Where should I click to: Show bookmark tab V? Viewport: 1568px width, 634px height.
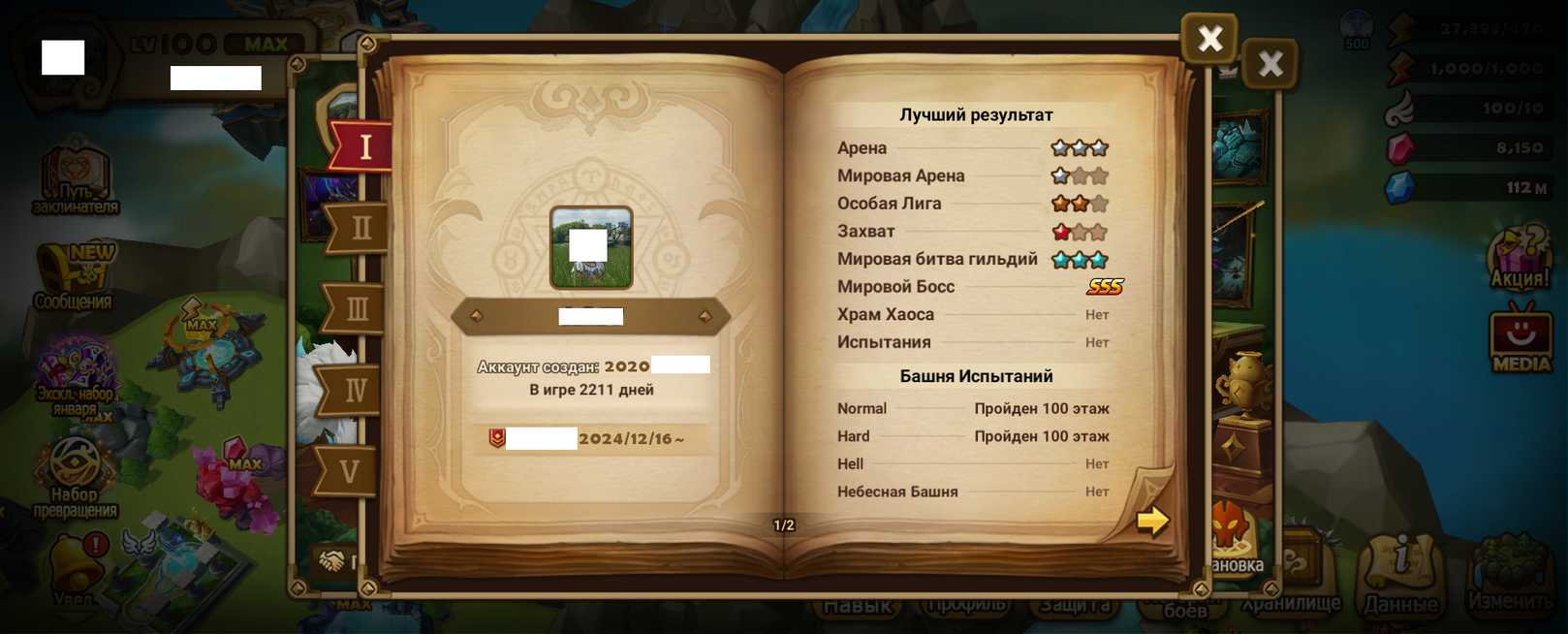point(350,472)
